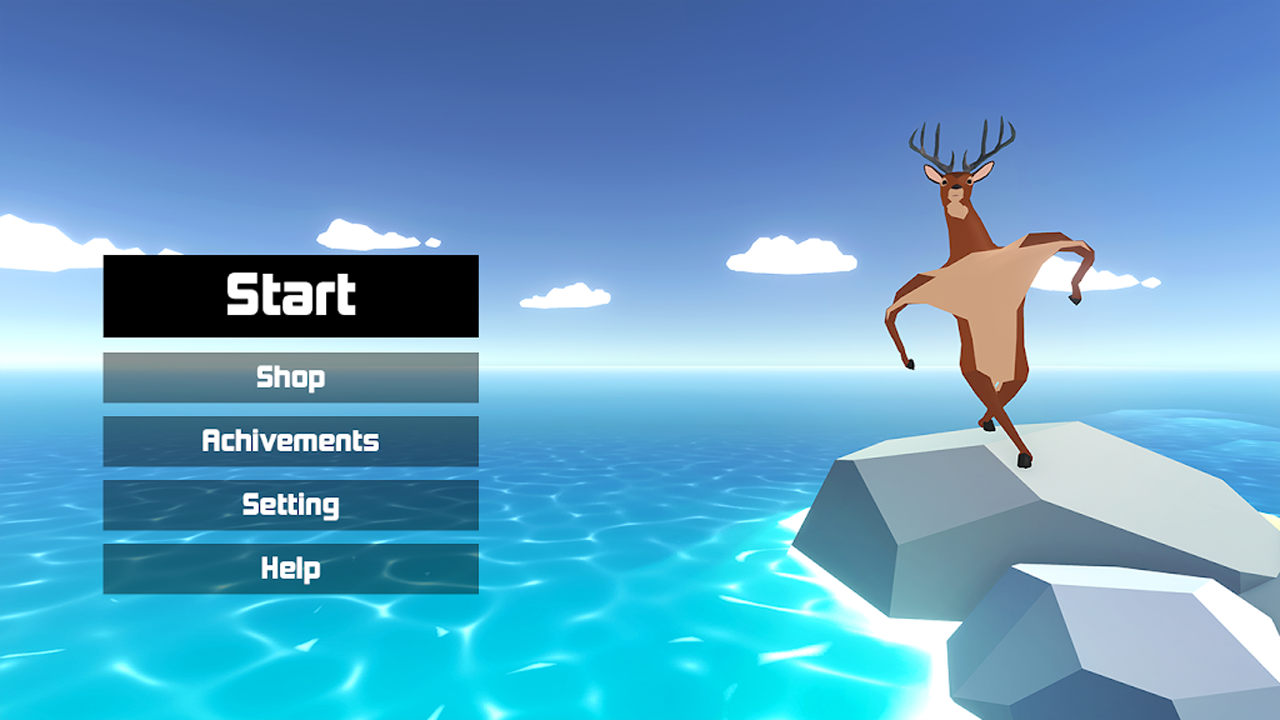Pick Setting from the menu options

[291, 505]
